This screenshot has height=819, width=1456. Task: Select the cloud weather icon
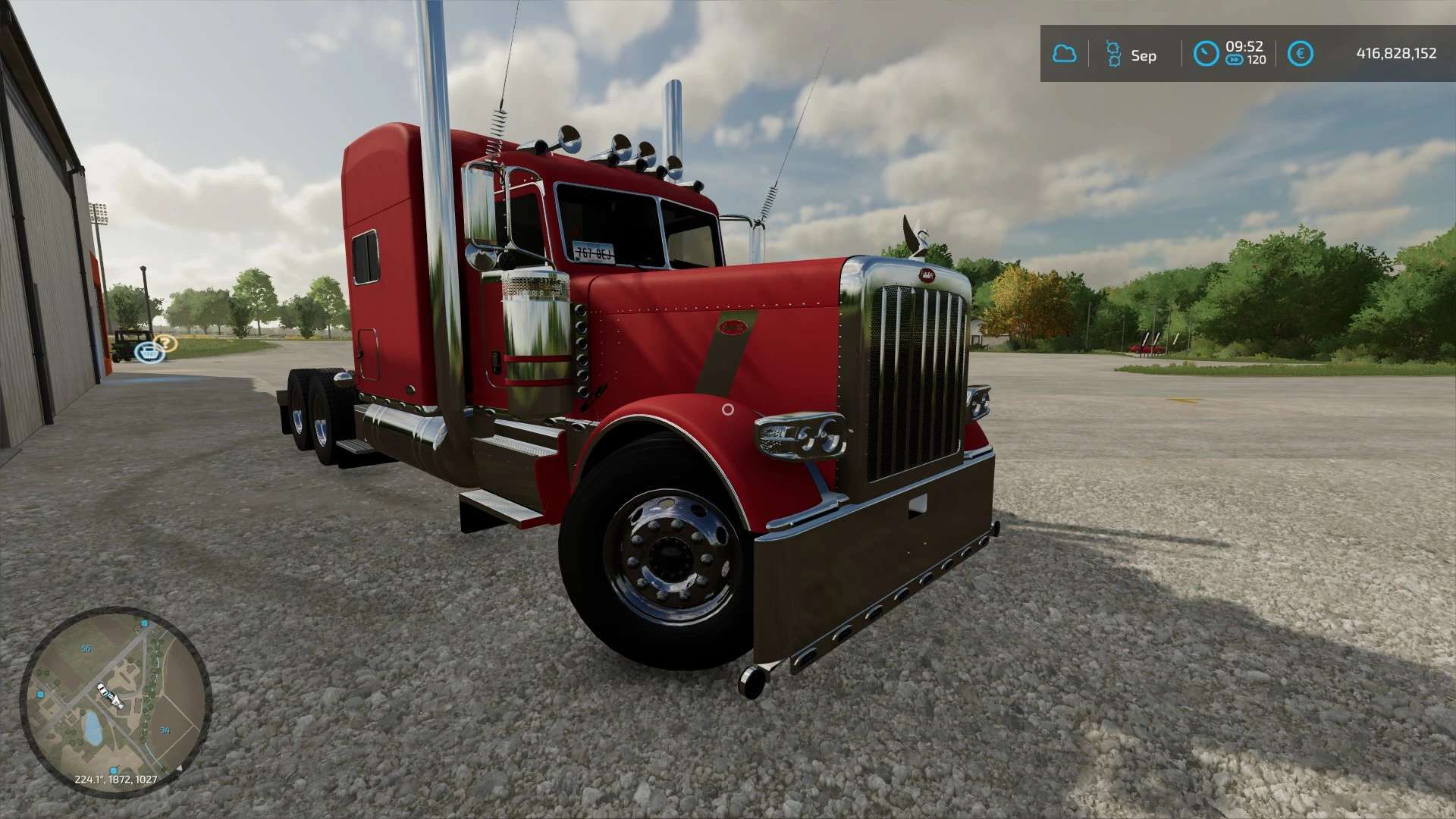(x=1064, y=54)
